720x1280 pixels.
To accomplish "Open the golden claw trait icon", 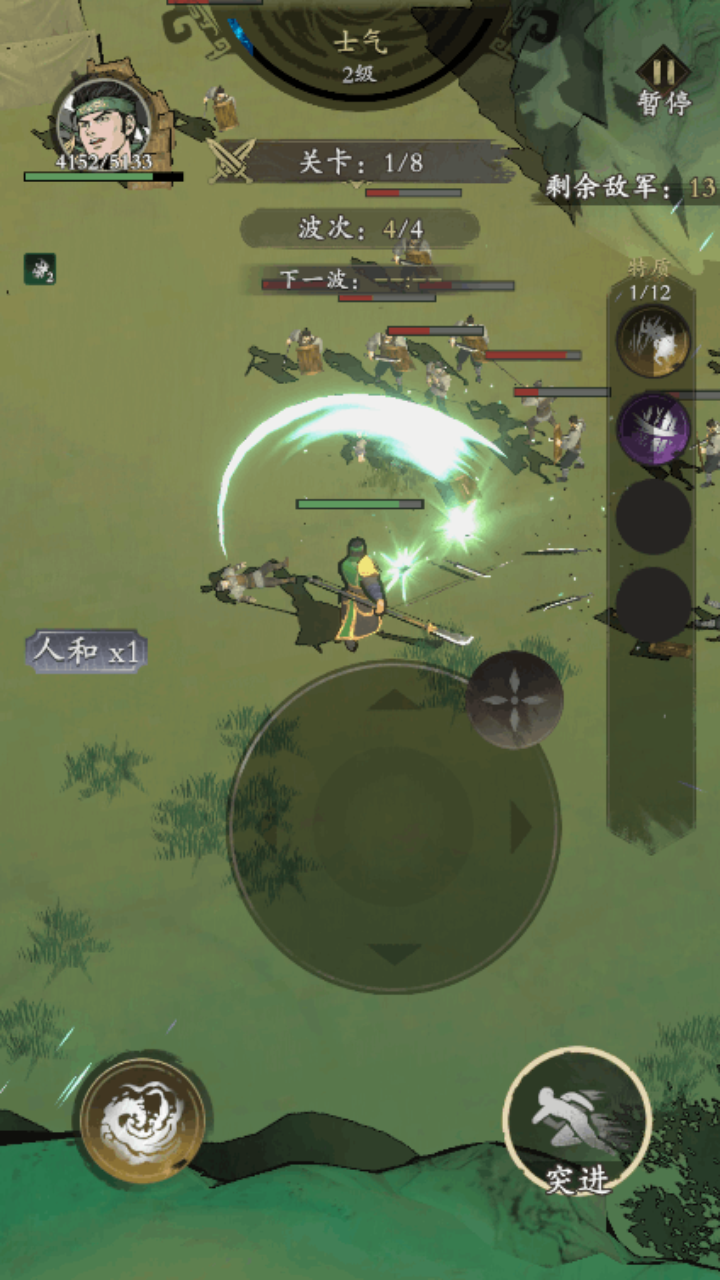I will pyautogui.click(x=653, y=342).
